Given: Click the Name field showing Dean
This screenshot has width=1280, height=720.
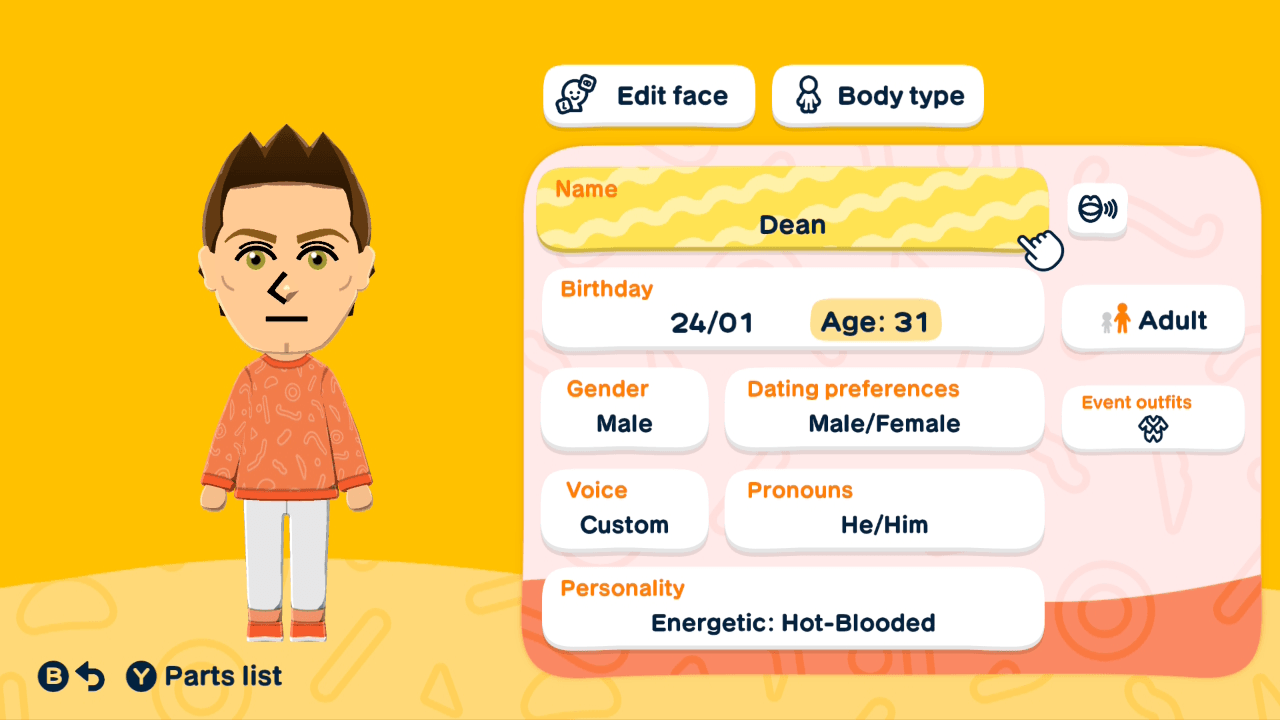Looking at the screenshot, I should coord(792,210).
